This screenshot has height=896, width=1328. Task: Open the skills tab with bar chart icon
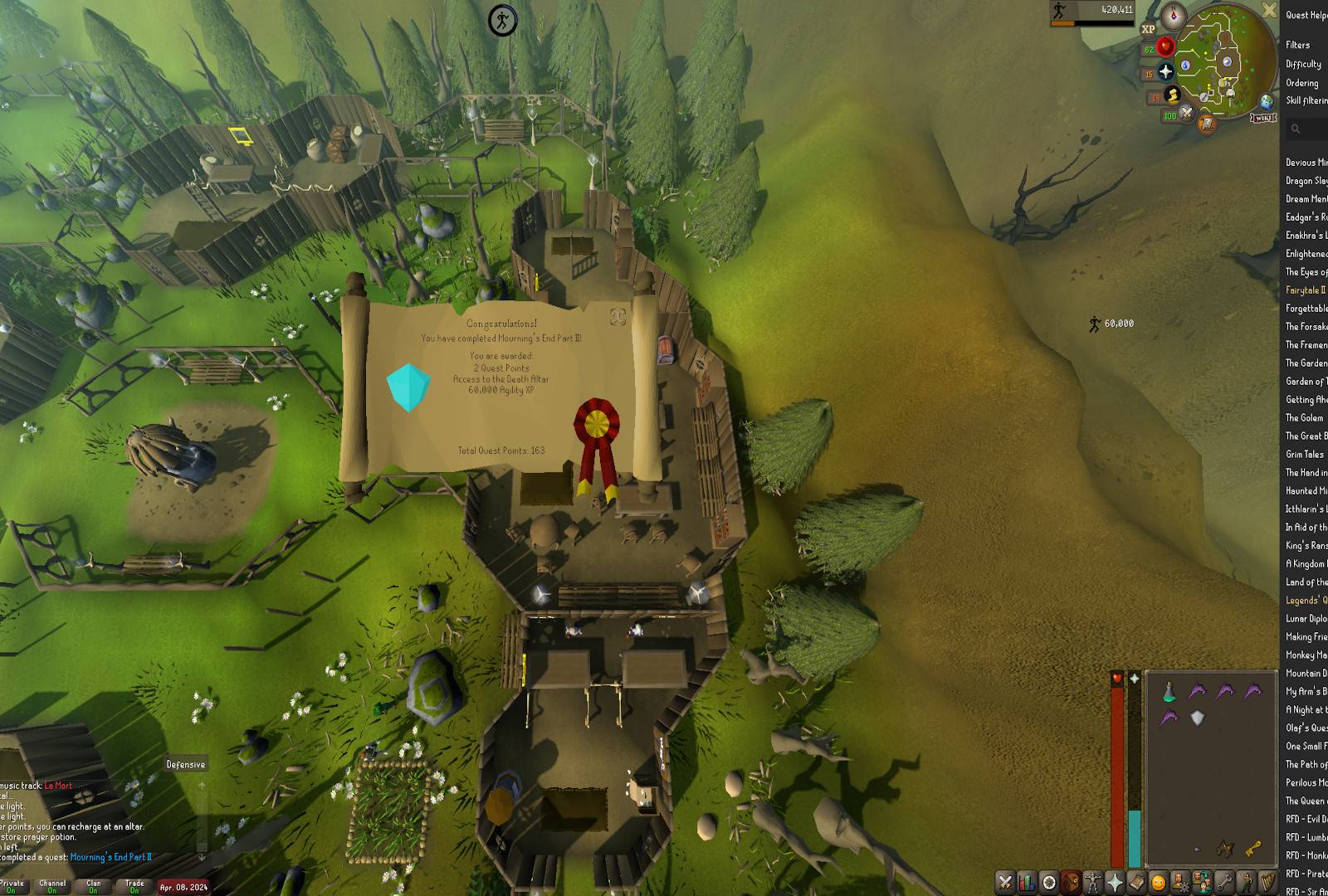click(x=1027, y=882)
